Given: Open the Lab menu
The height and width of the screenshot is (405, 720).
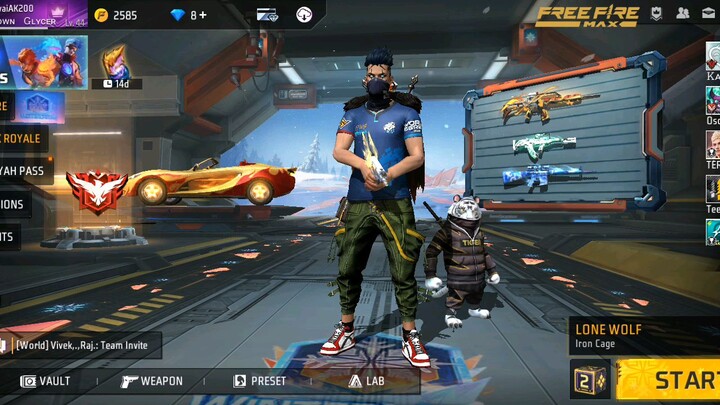Looking at the screenshot, I should click(366, 381).
